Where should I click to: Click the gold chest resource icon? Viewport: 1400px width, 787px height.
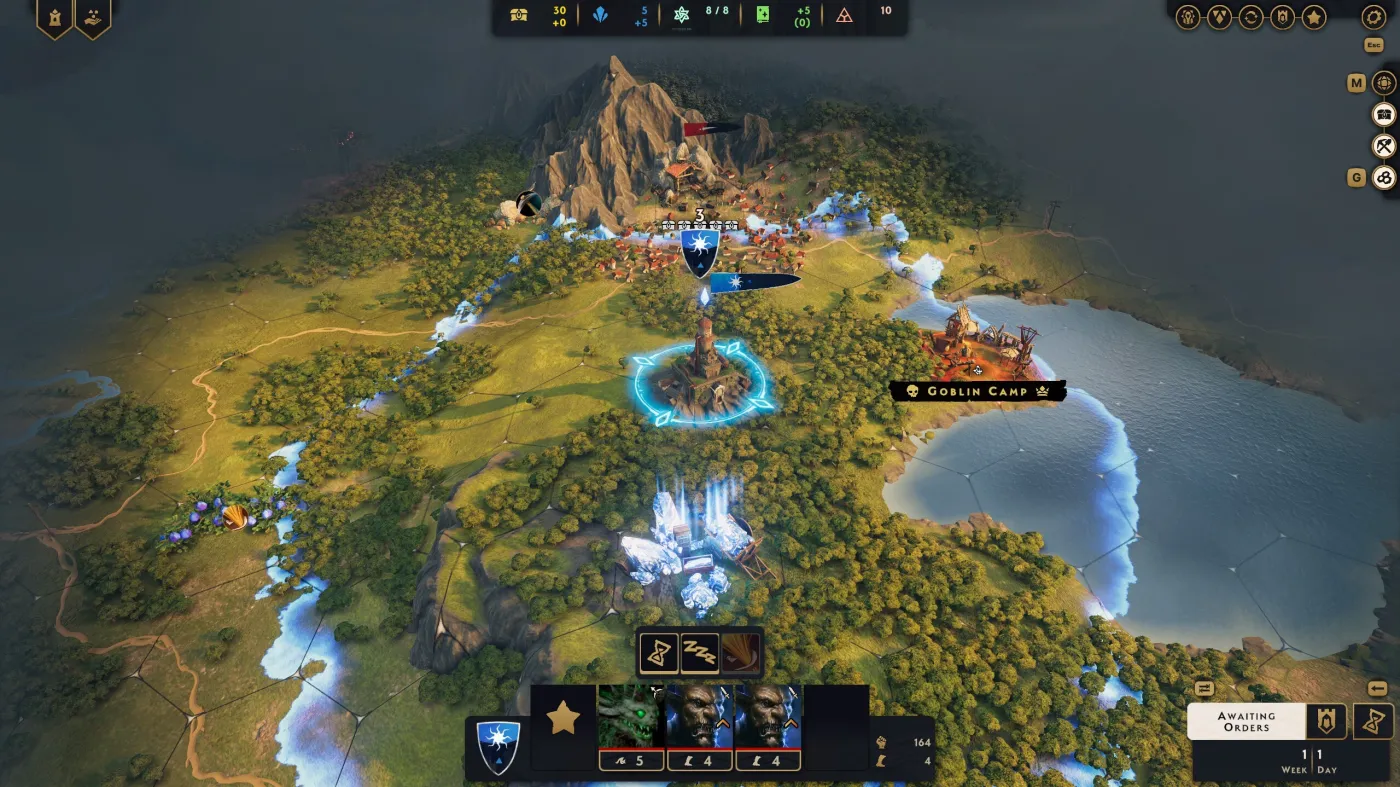point(517,16)
